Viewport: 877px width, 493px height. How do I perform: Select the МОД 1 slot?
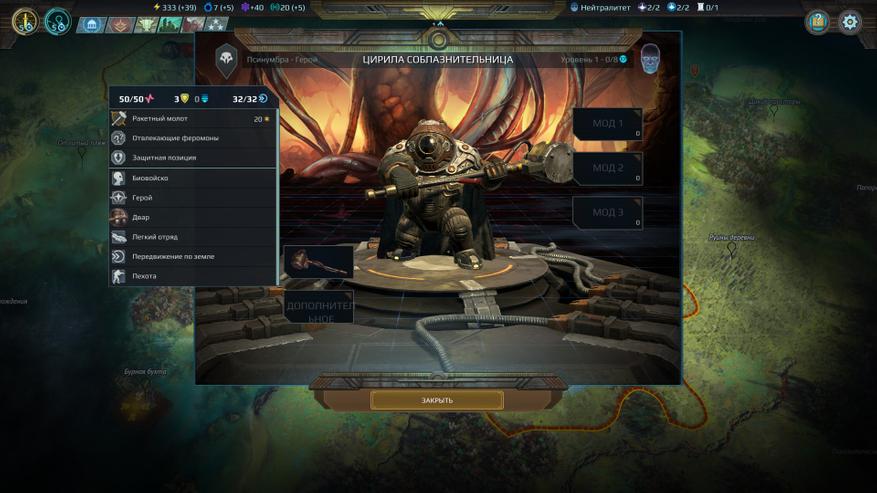(x=607, y=124)
